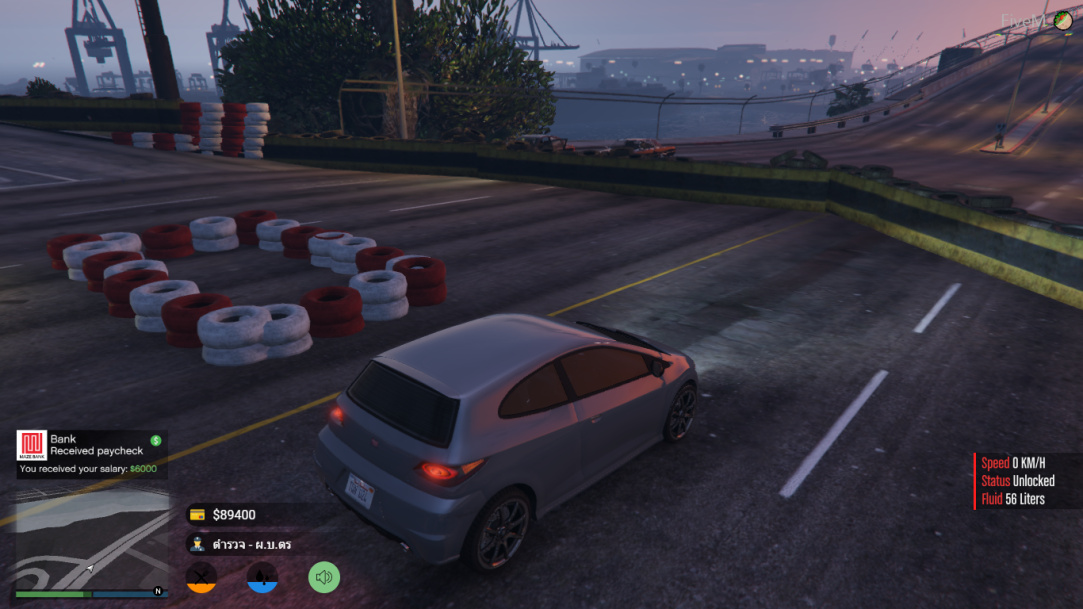Click the thirst water-drop icon
1083x609 pixels.
point(262,576)
